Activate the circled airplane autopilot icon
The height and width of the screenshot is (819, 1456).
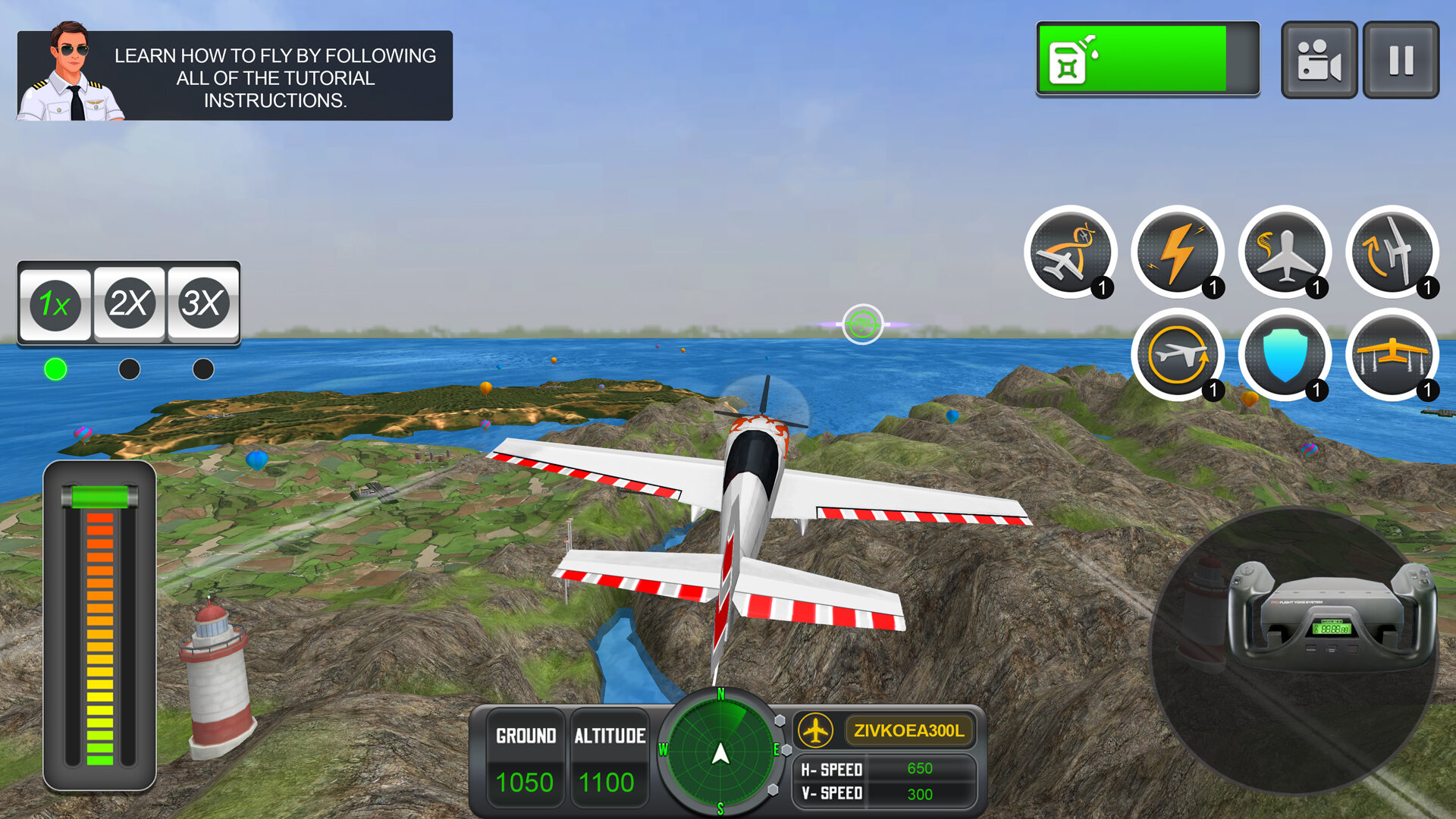1177,355
